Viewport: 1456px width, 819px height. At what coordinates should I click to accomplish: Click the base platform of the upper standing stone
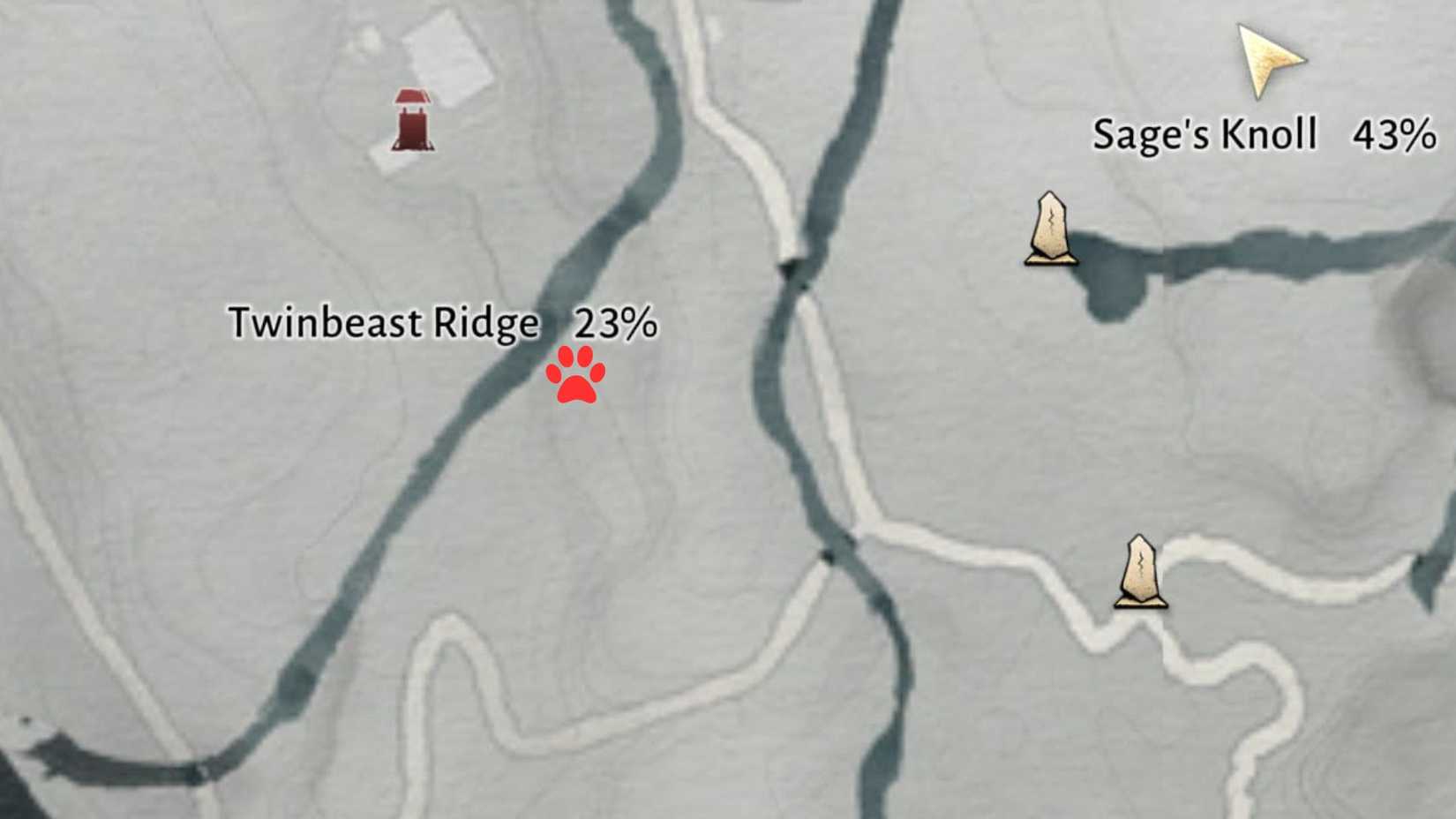point(1052,260)
